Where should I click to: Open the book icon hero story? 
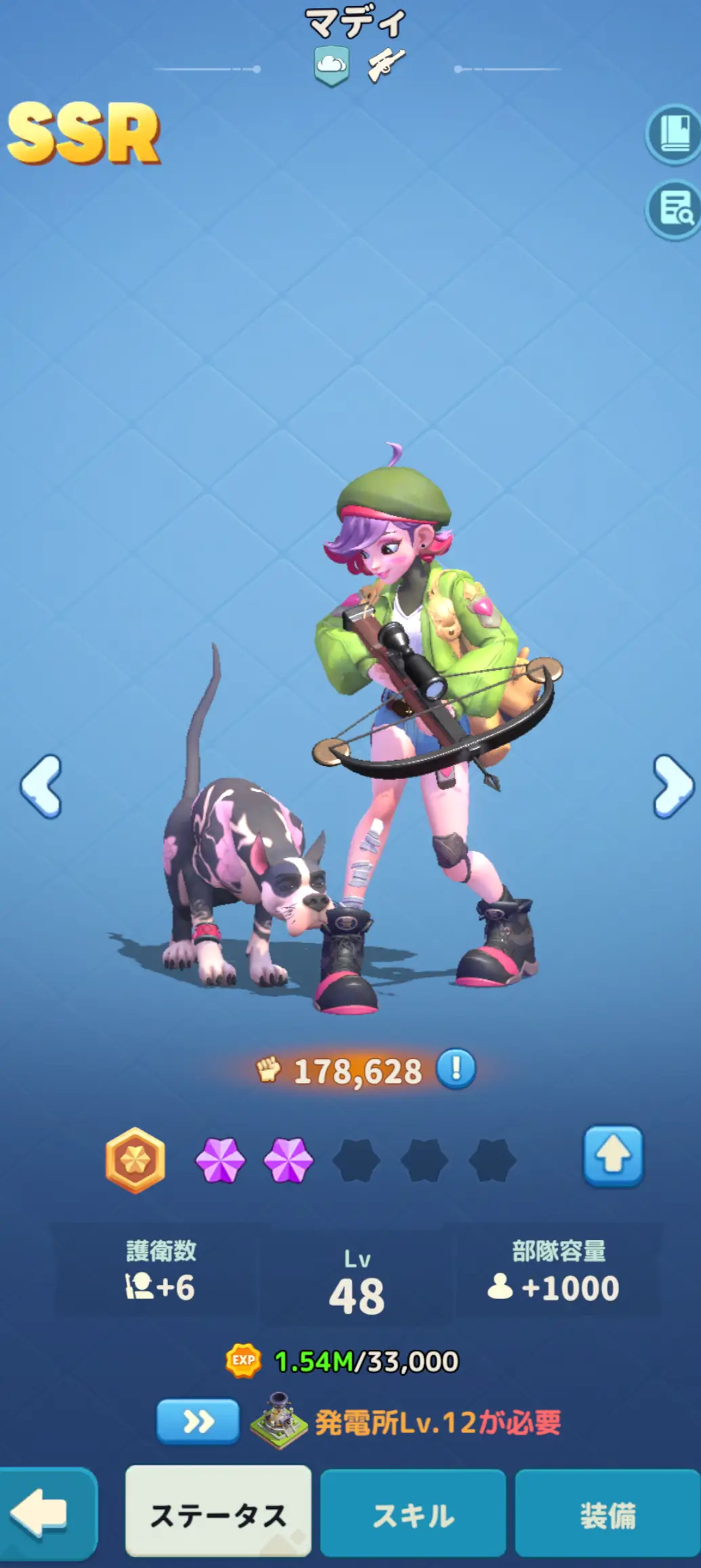[x=673, y=134]
